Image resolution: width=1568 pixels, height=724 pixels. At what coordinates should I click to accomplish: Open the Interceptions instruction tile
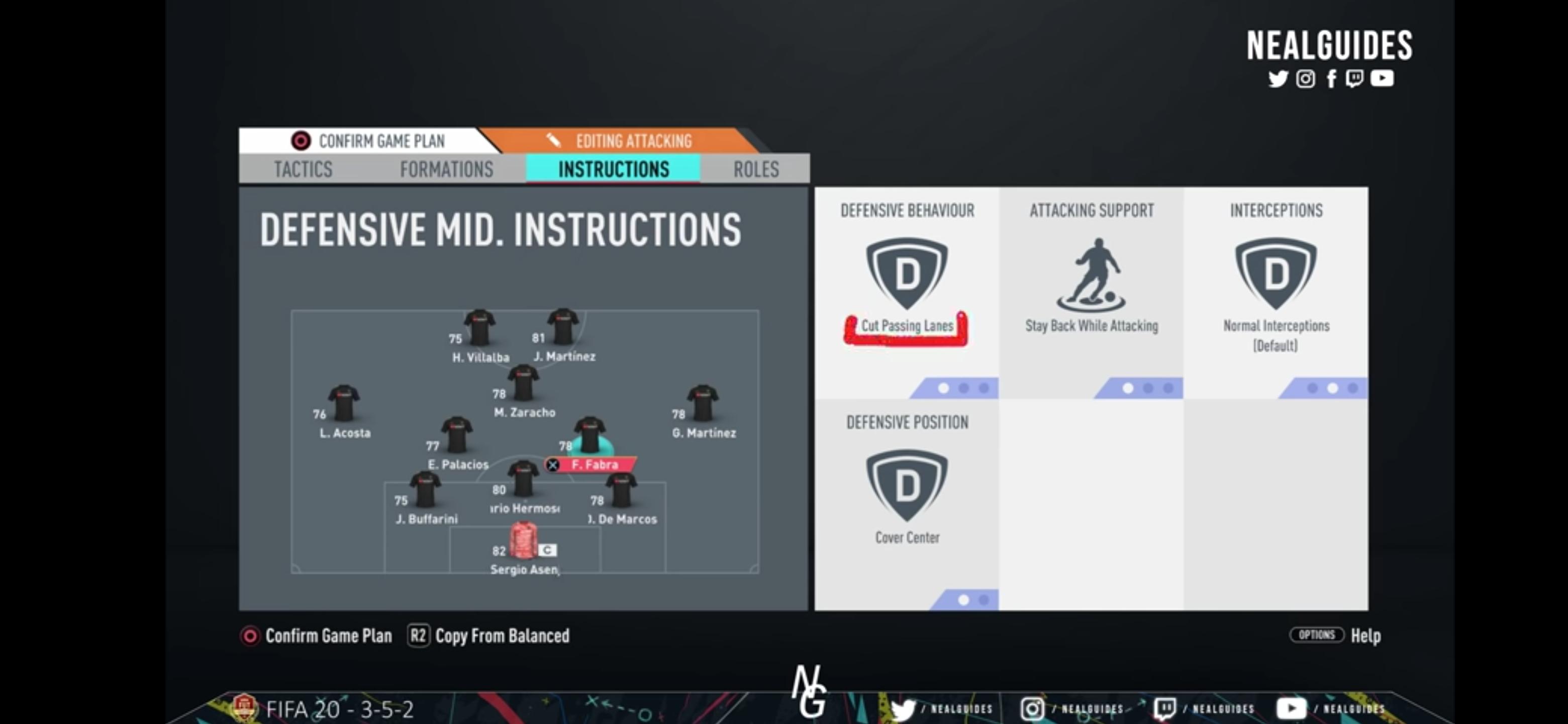coord(1275,291)
